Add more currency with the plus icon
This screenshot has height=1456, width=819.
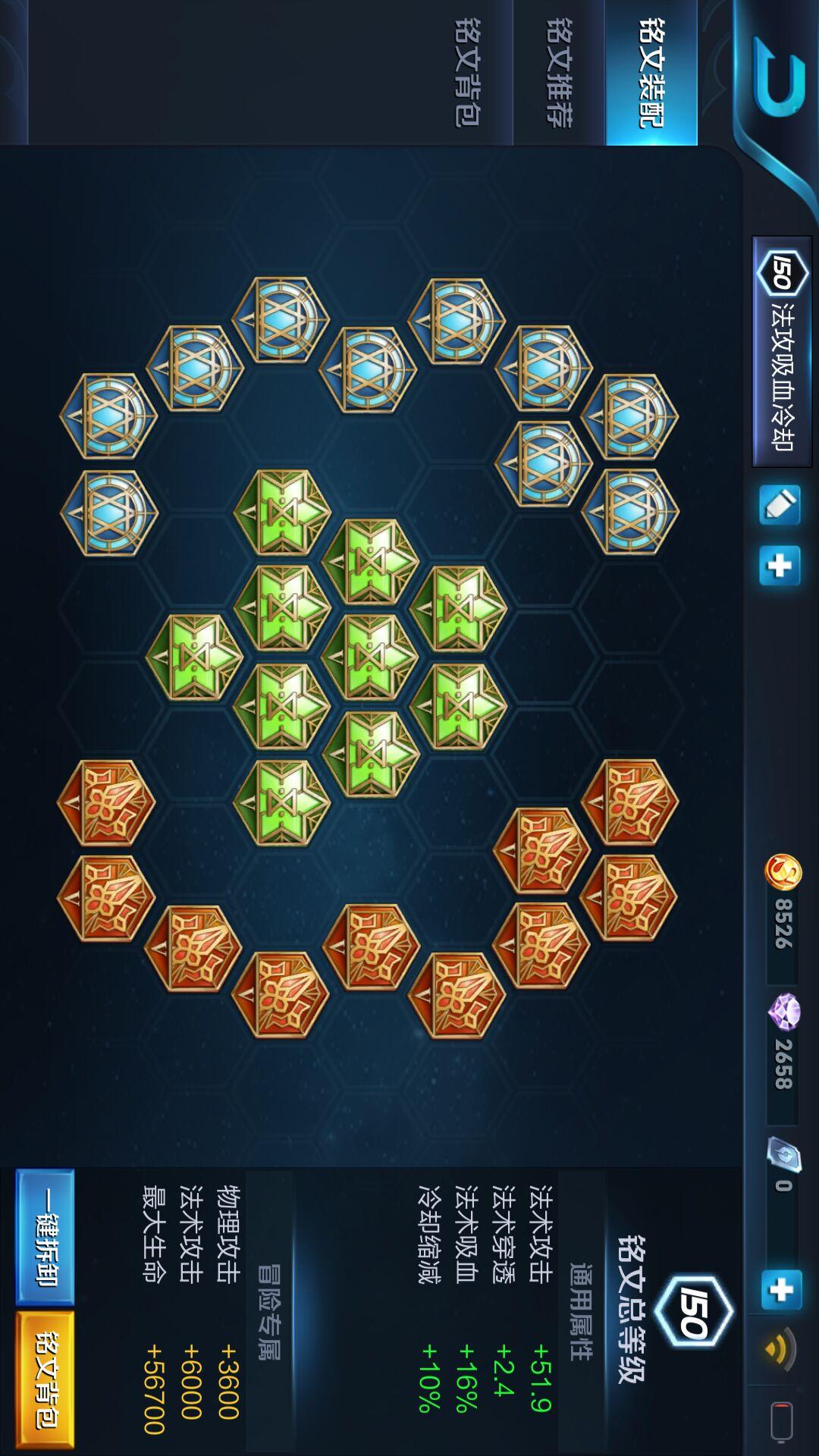tap(781, 1290)
